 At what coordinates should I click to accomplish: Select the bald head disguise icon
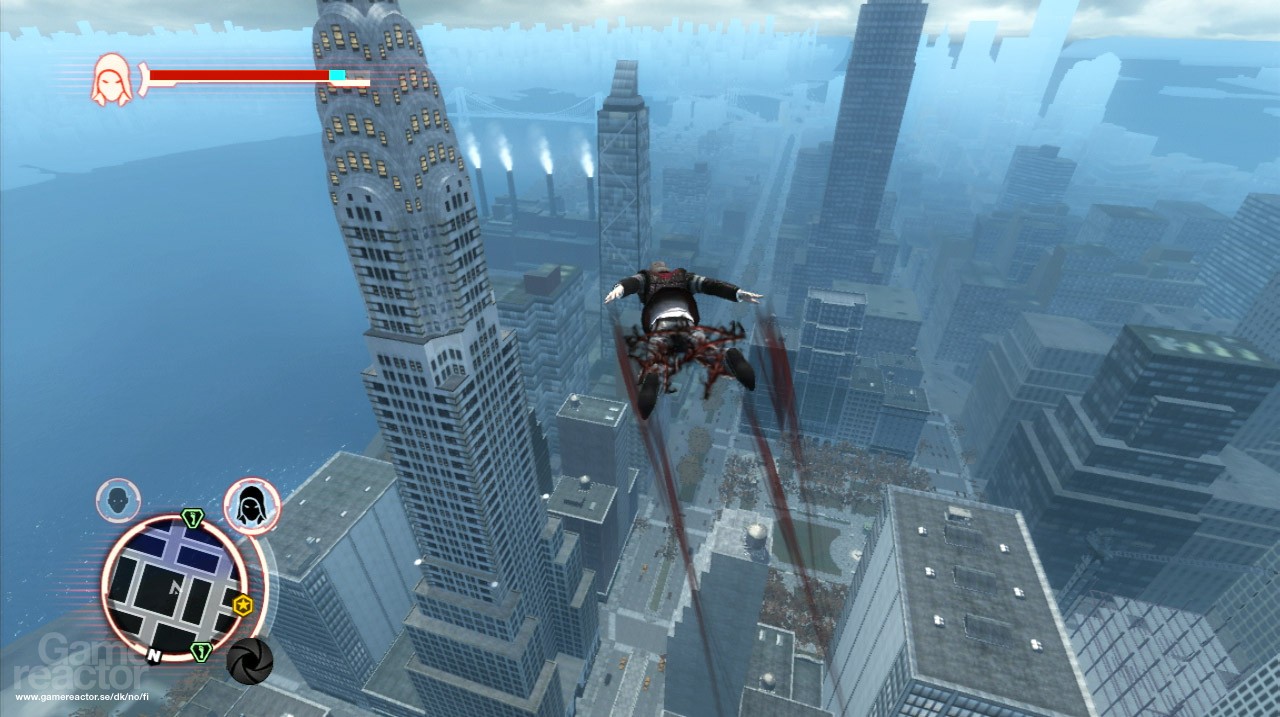118,500
